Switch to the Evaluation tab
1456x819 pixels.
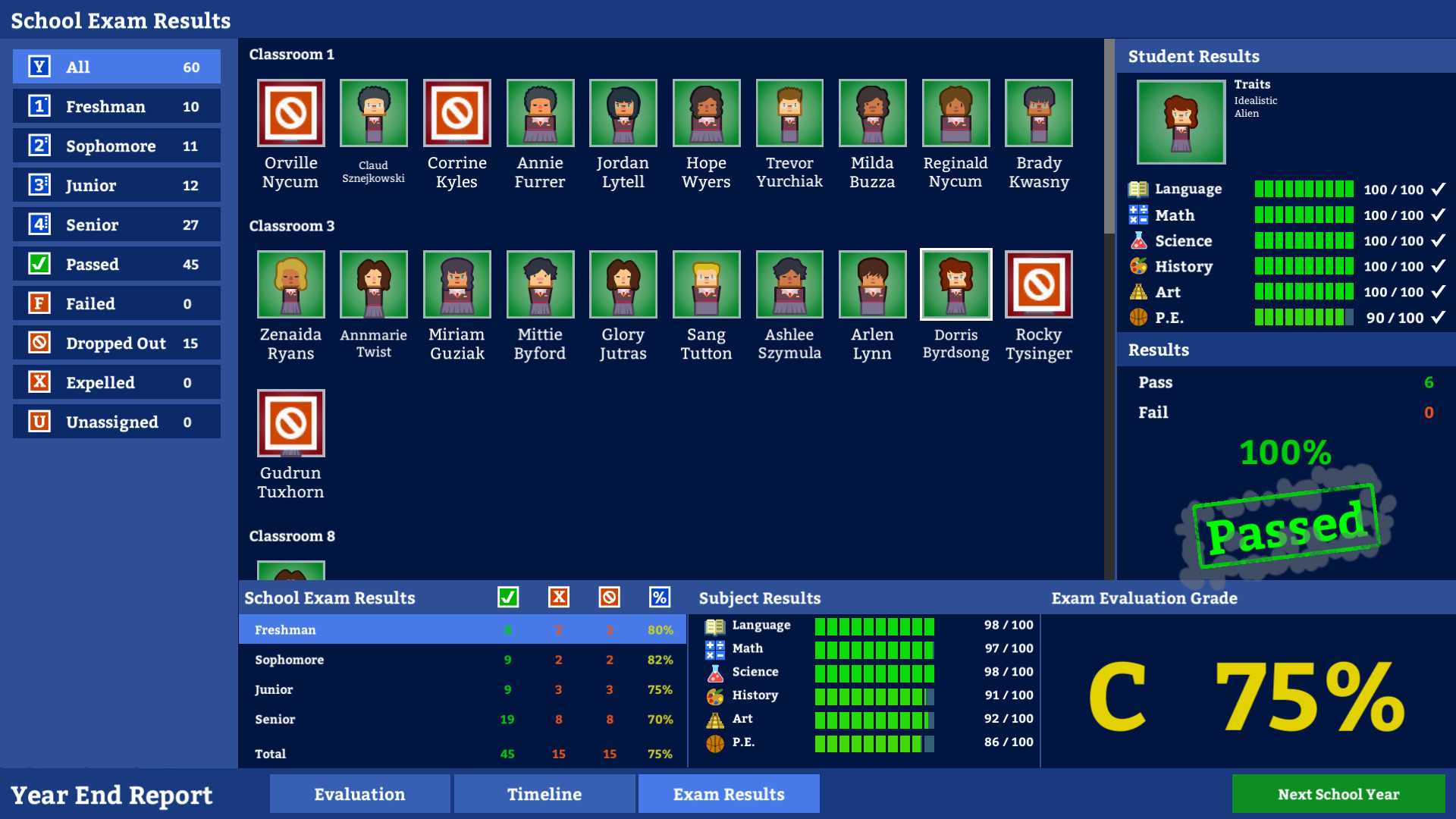(x=359, y=794)
